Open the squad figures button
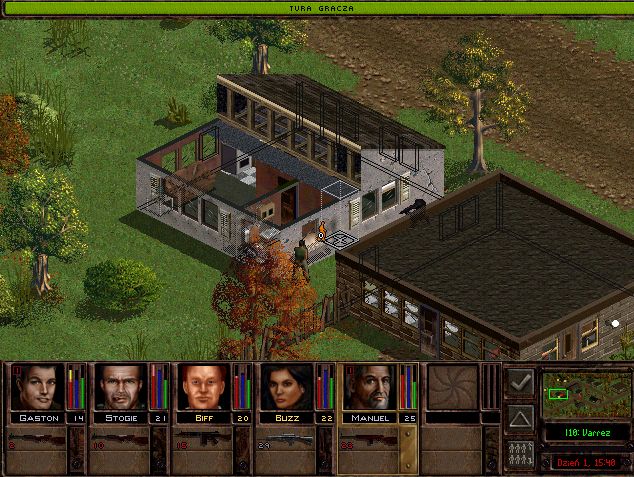The width and height of the screenshot is (634, 477). pos(520,452)
